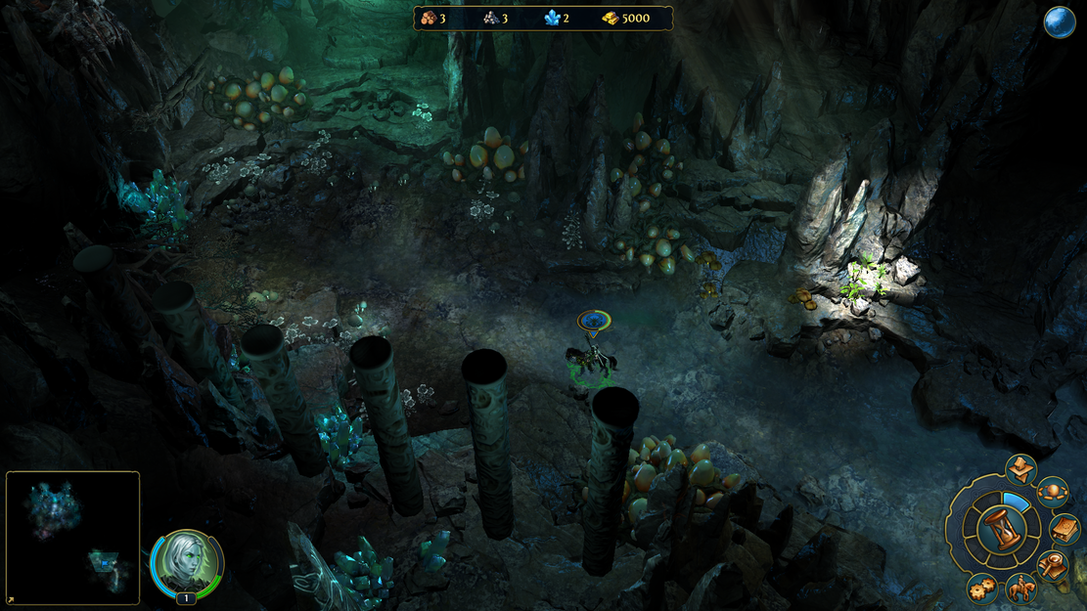
Task: Expand the minimap with the arrow button
Action: coord(11,600)
